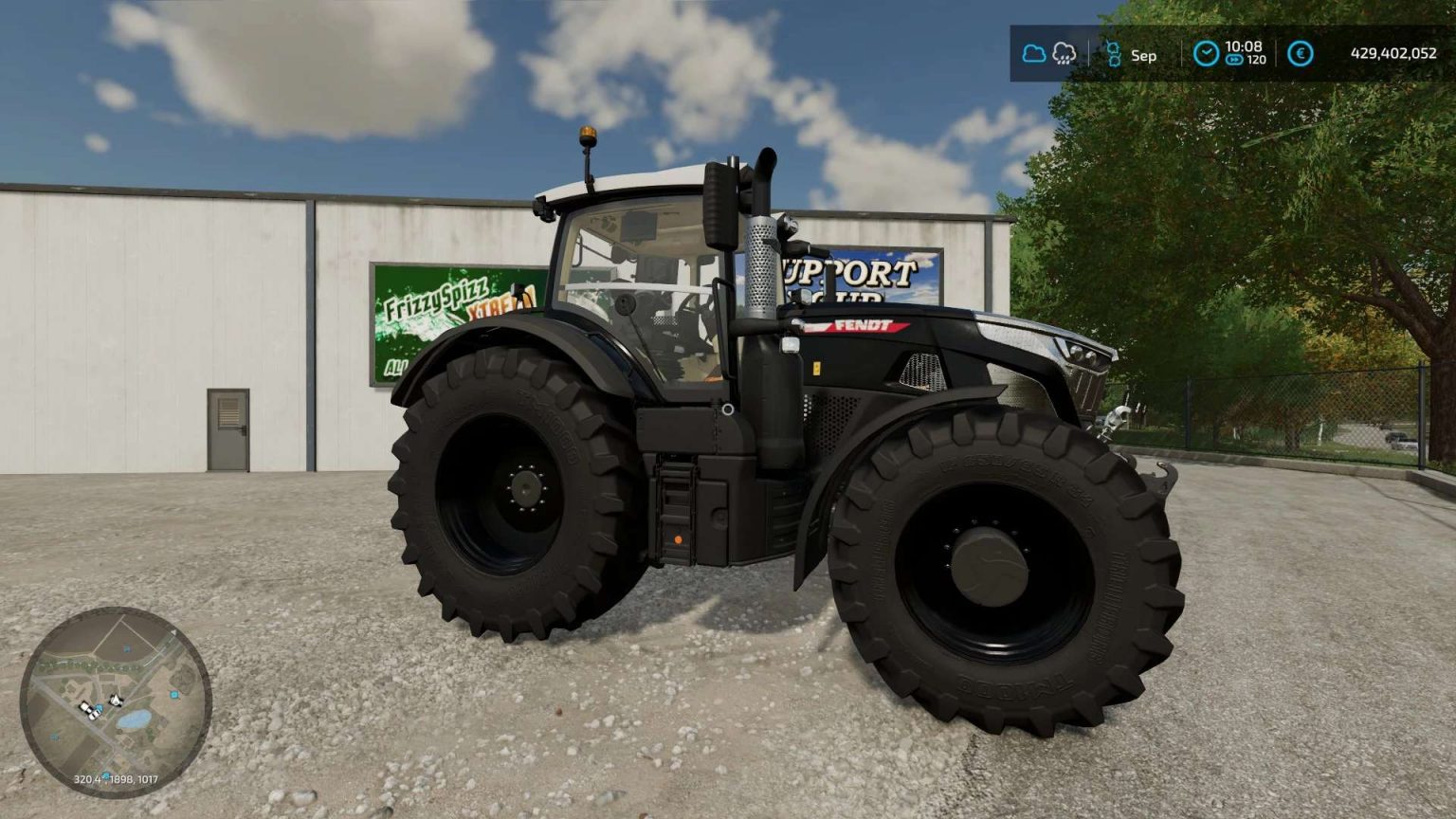This screenshot has height=819, width=1456.
Task: Click the player arrow on the minimap
Action: (116, 700)
